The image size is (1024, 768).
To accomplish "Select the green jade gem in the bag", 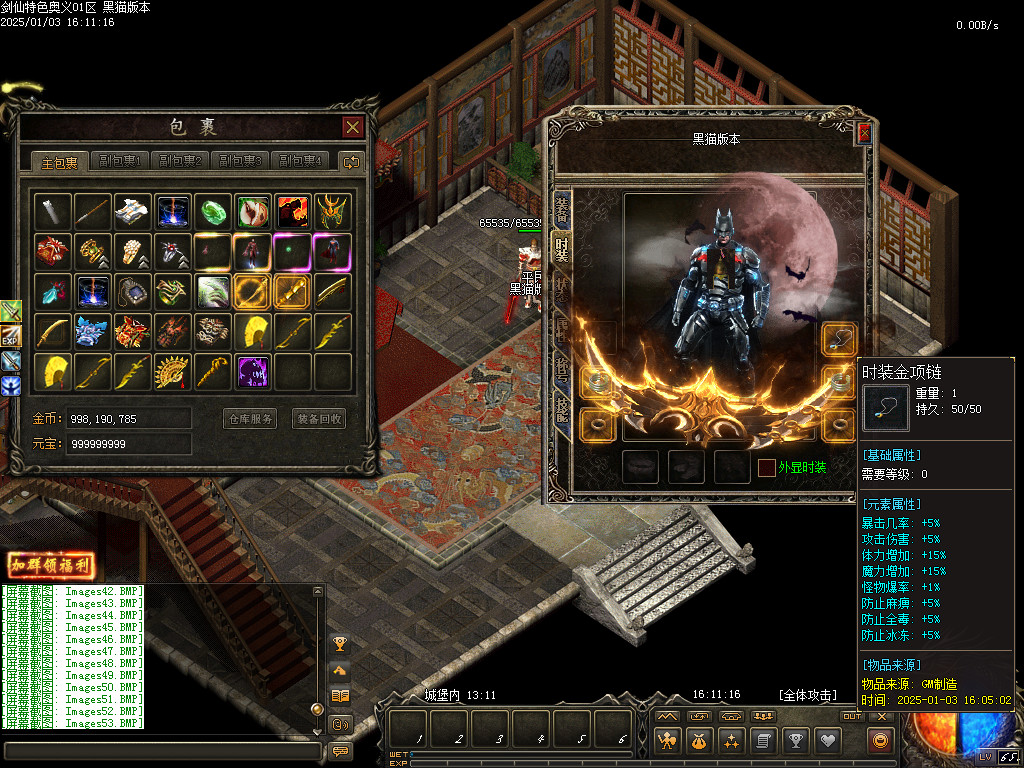I will pyautogui.click(x=213, y=211).
